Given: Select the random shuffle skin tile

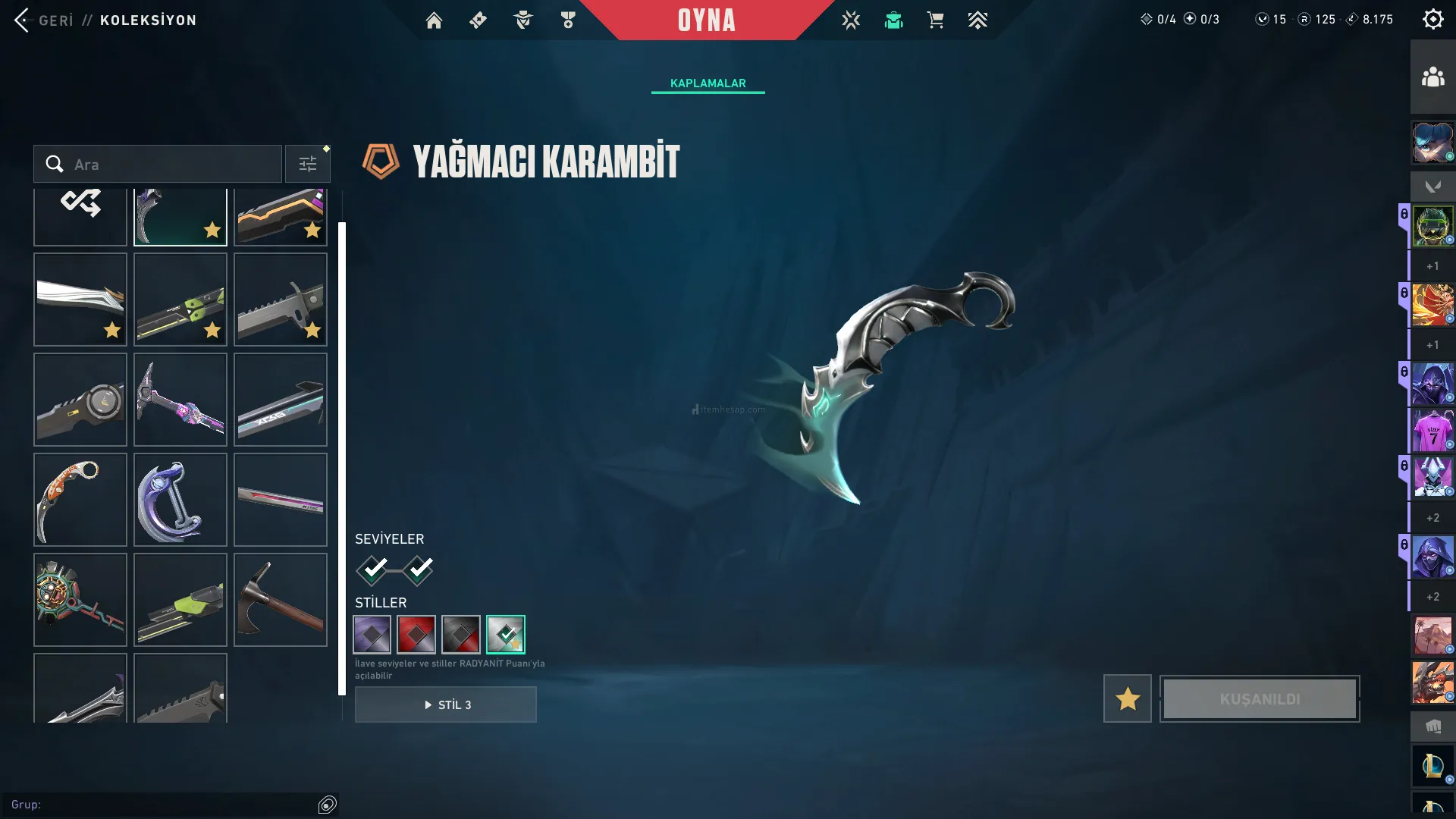Looking at the screenshot, I should click(80, 216).
